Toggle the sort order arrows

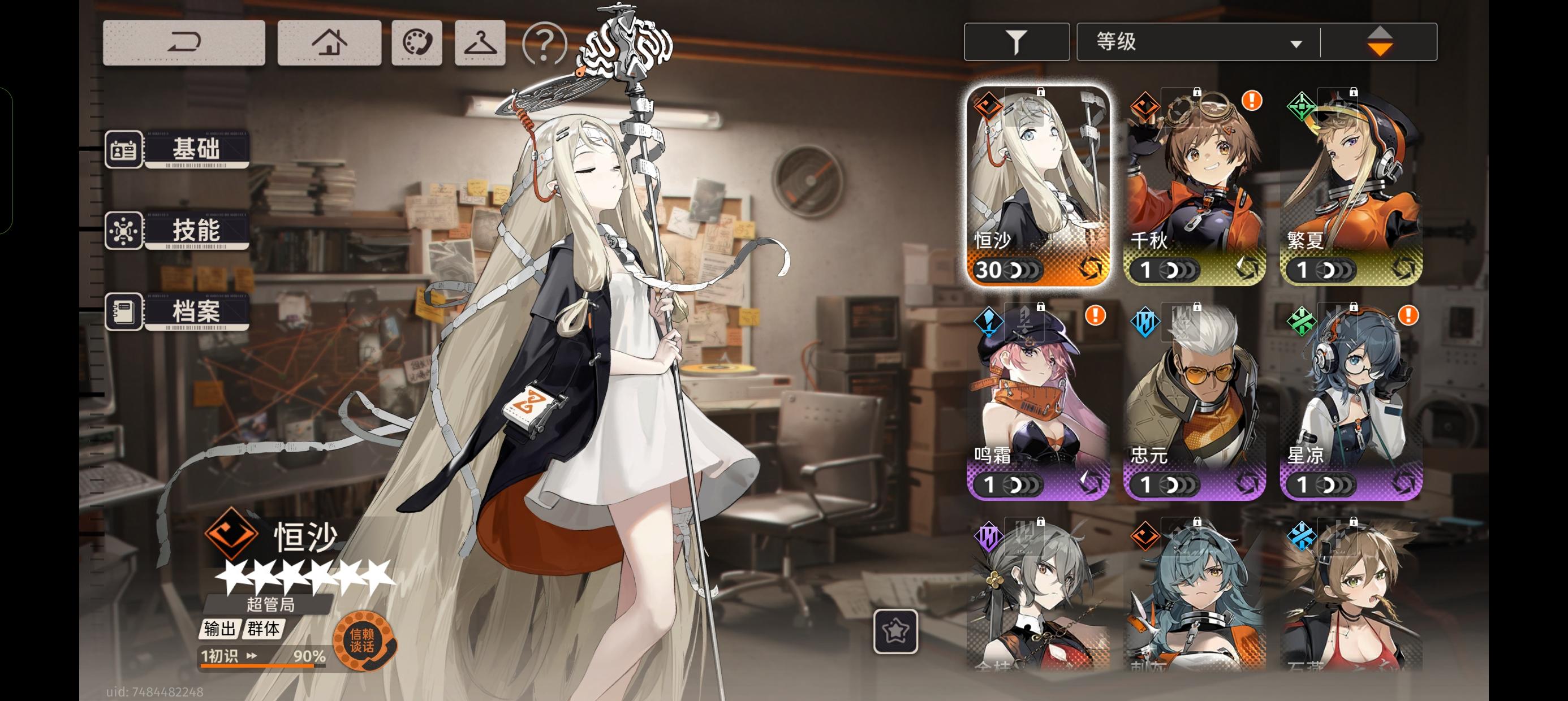coord(1379,40)
